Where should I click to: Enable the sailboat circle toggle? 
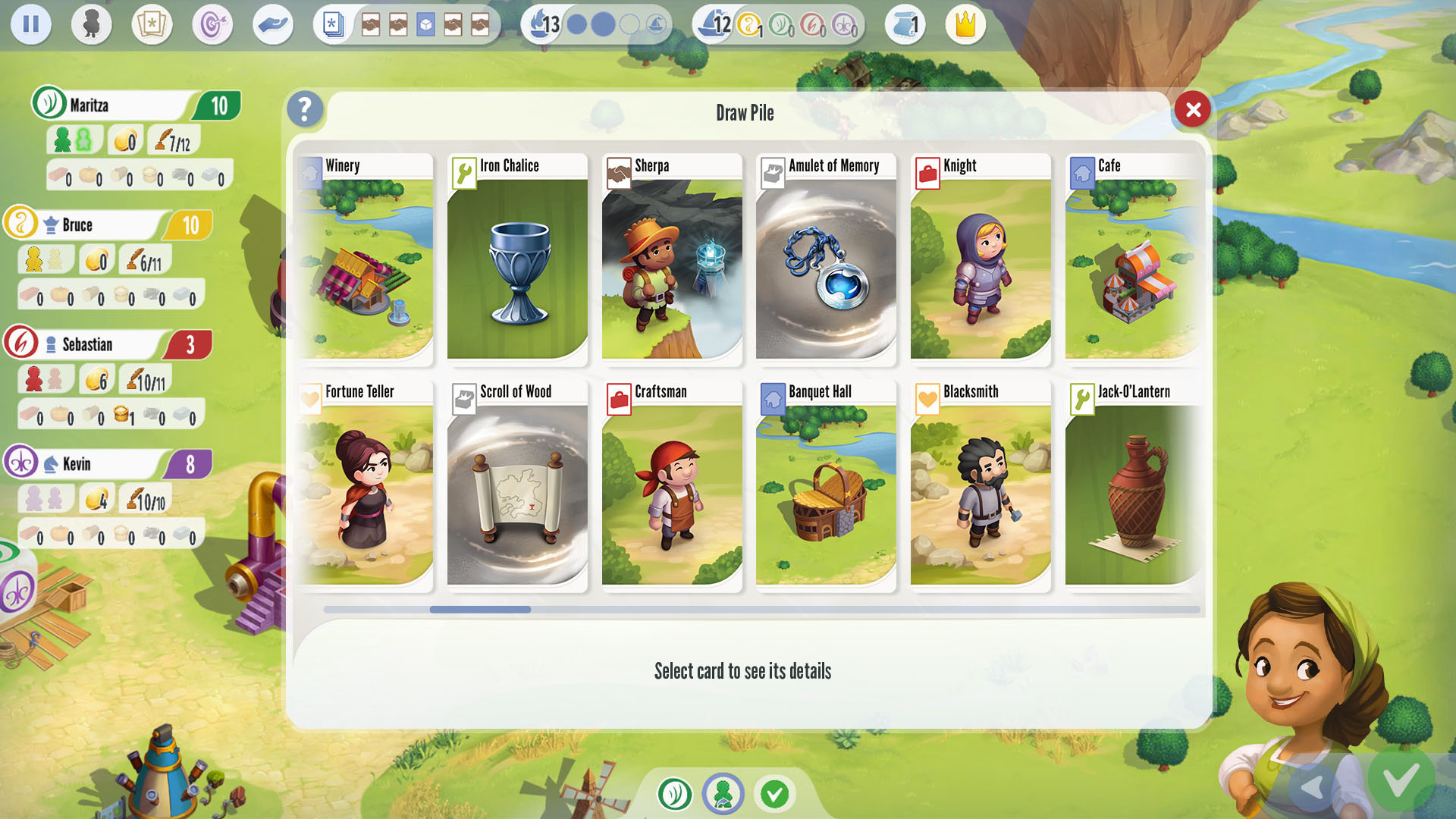pyautogui.click(x=657, y=24)
